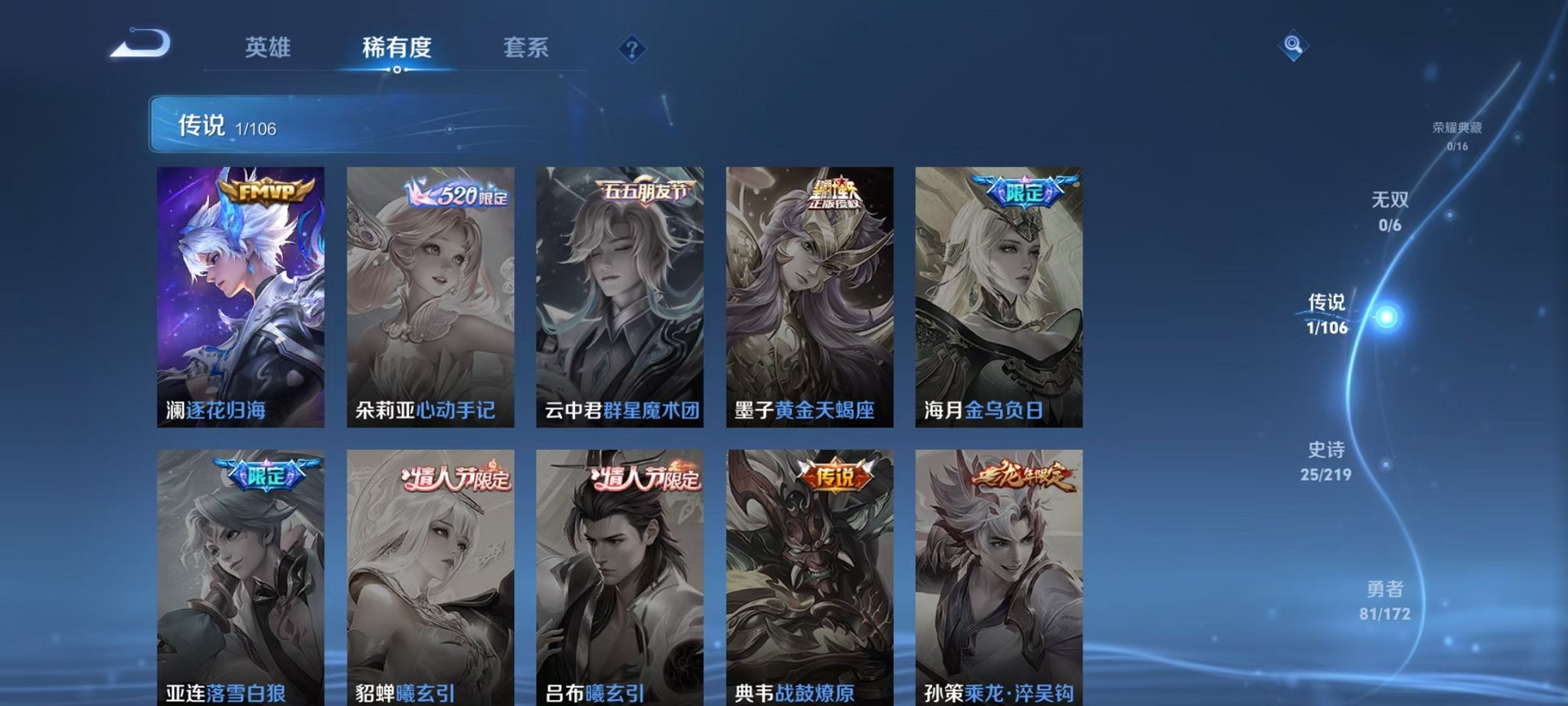Open the 墨子 黄金天蝎座 skin thumbnail
This screenshot has width=1568, height=706.
pyautogui.click(x=809, y=300)
